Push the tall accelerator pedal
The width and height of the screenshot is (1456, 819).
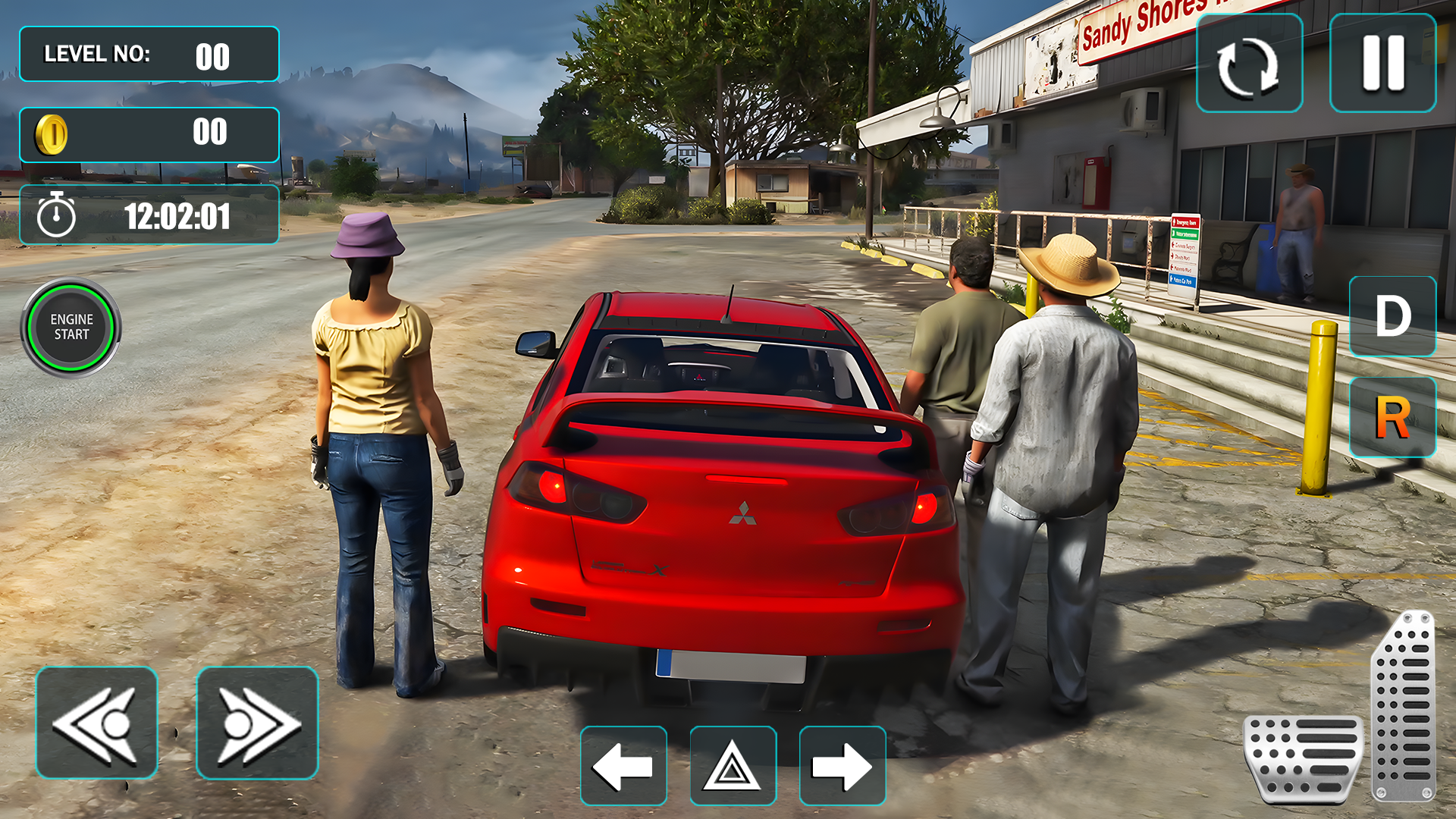point(1404,705)
